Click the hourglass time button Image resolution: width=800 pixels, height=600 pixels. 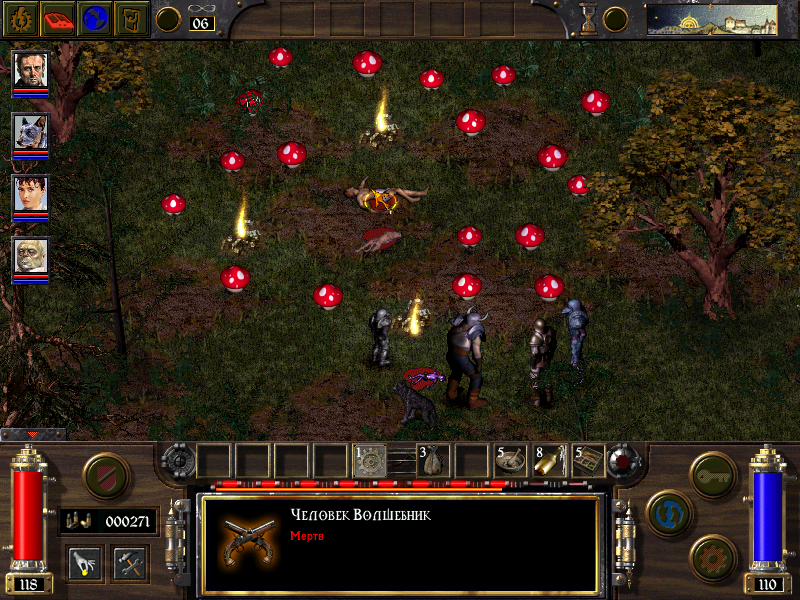point(589,18)
